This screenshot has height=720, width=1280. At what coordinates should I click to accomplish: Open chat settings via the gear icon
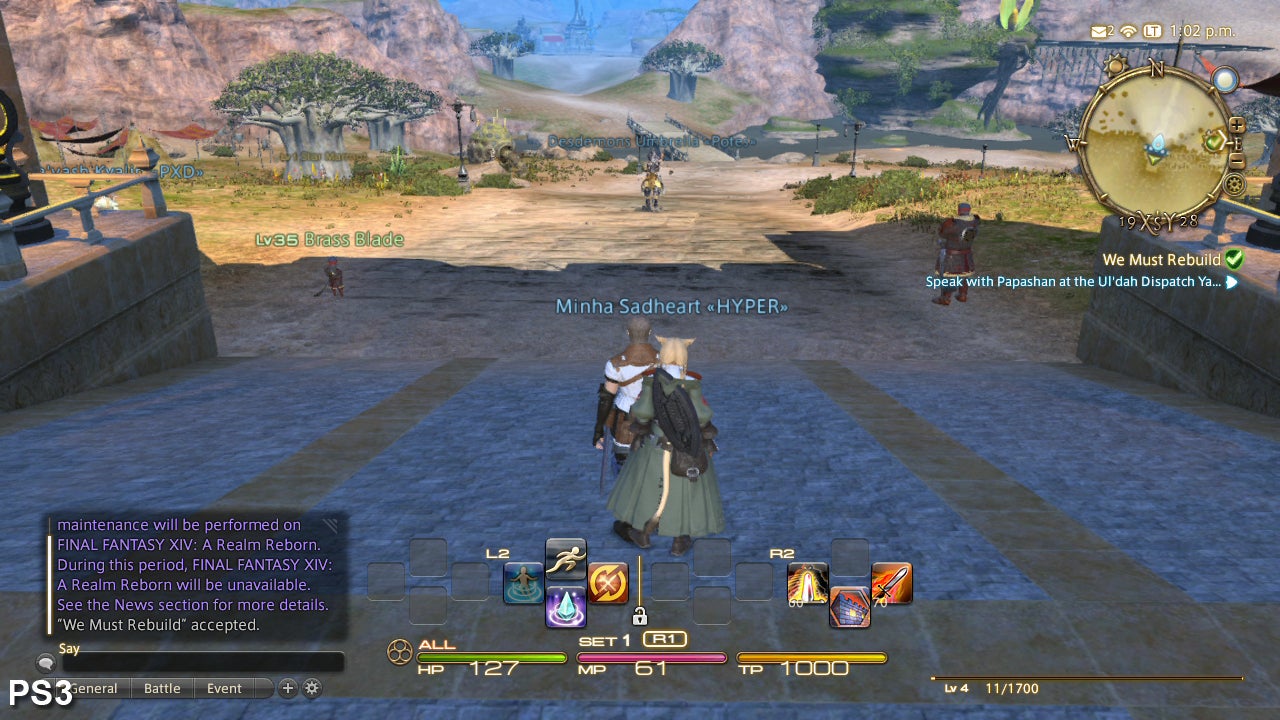click(311, 689)
